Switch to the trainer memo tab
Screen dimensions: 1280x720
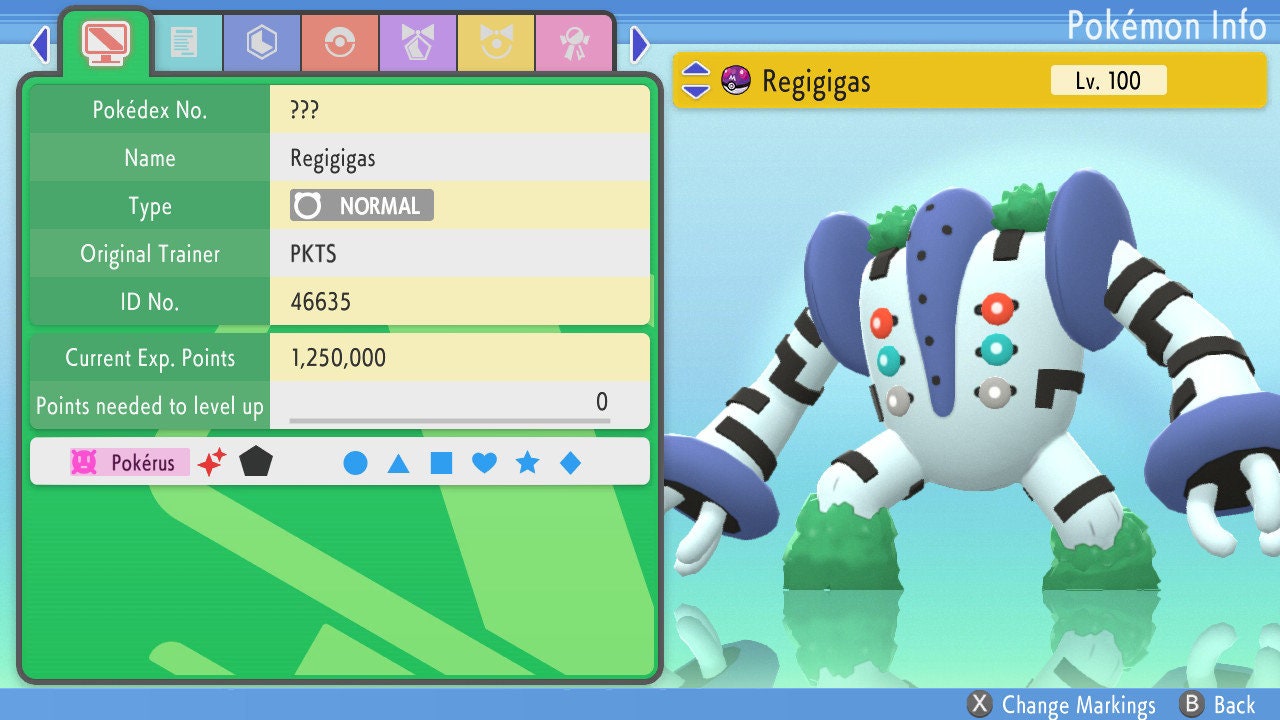[x=184, y=43]
